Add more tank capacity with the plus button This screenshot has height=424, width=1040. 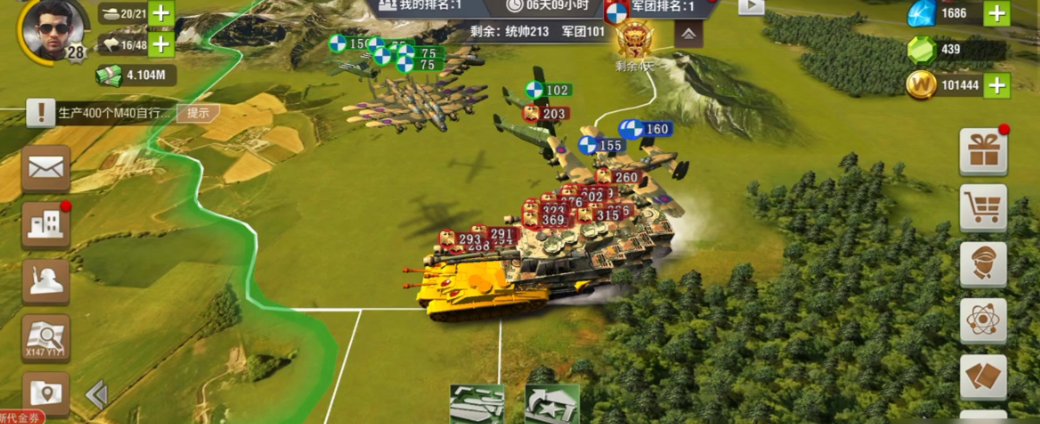point(161,13)
